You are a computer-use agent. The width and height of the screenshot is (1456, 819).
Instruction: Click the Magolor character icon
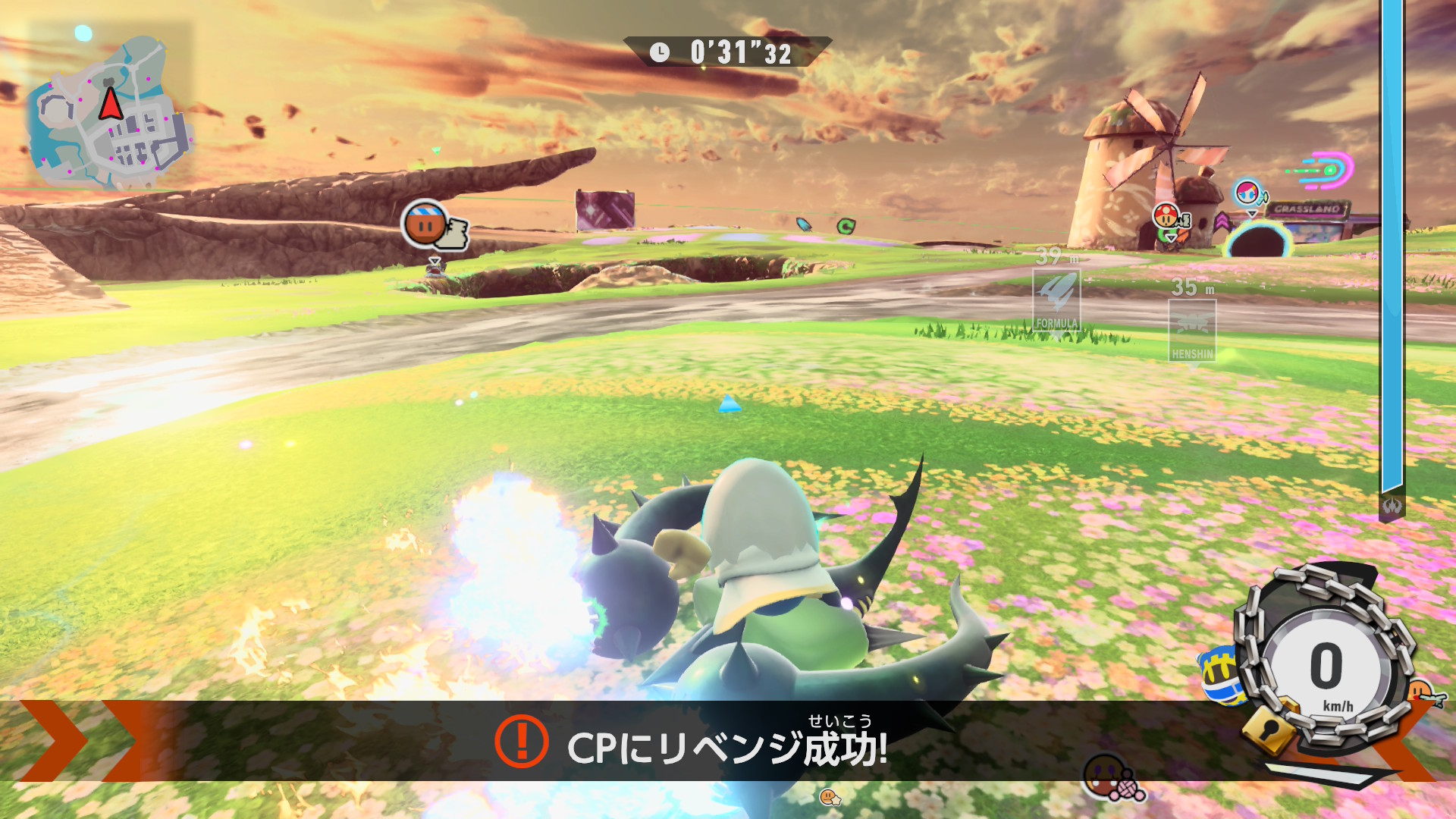tap(1221, 675)
